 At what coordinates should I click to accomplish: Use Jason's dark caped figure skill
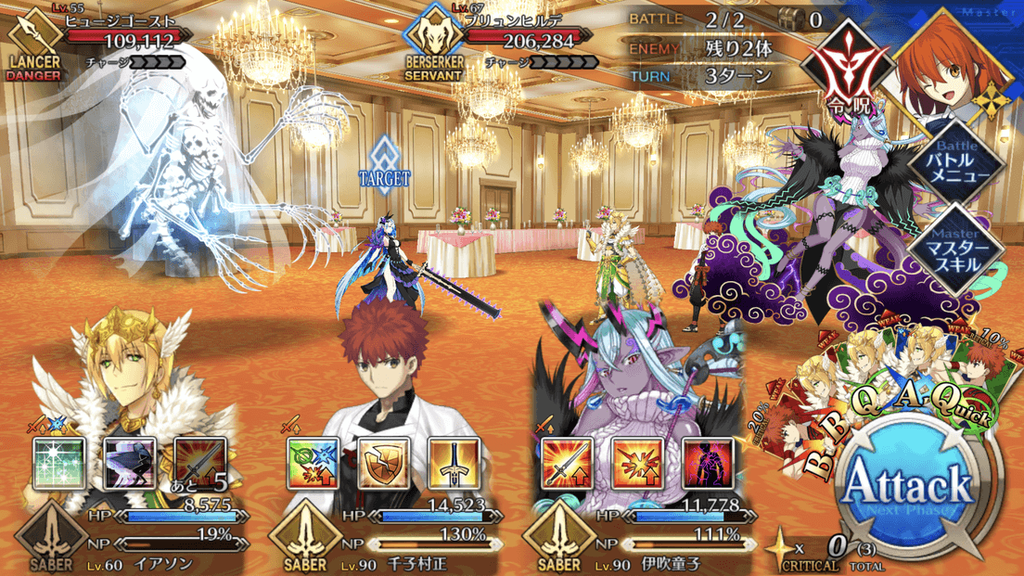(129, 463)
